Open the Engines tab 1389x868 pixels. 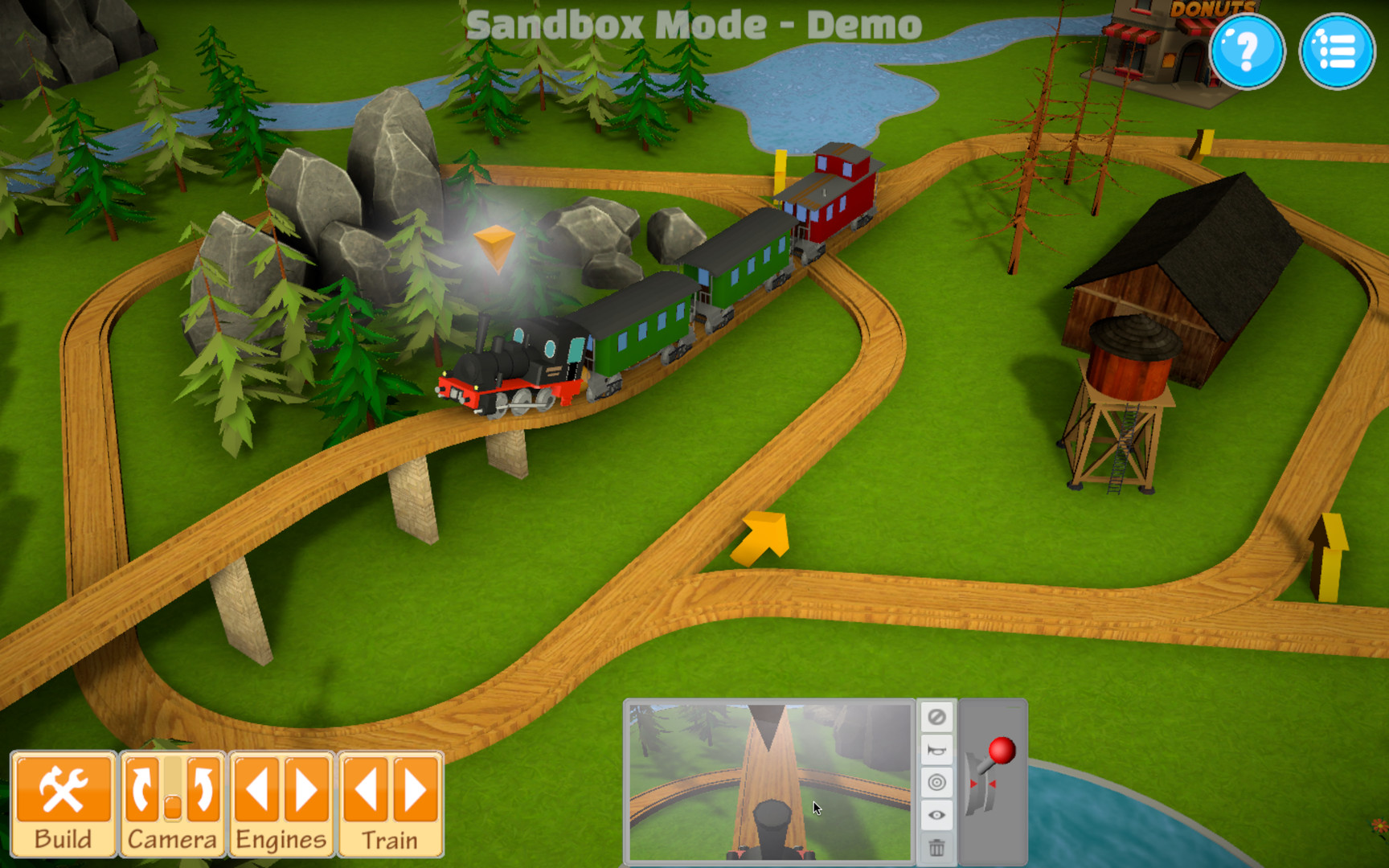[x=279, y=837]
